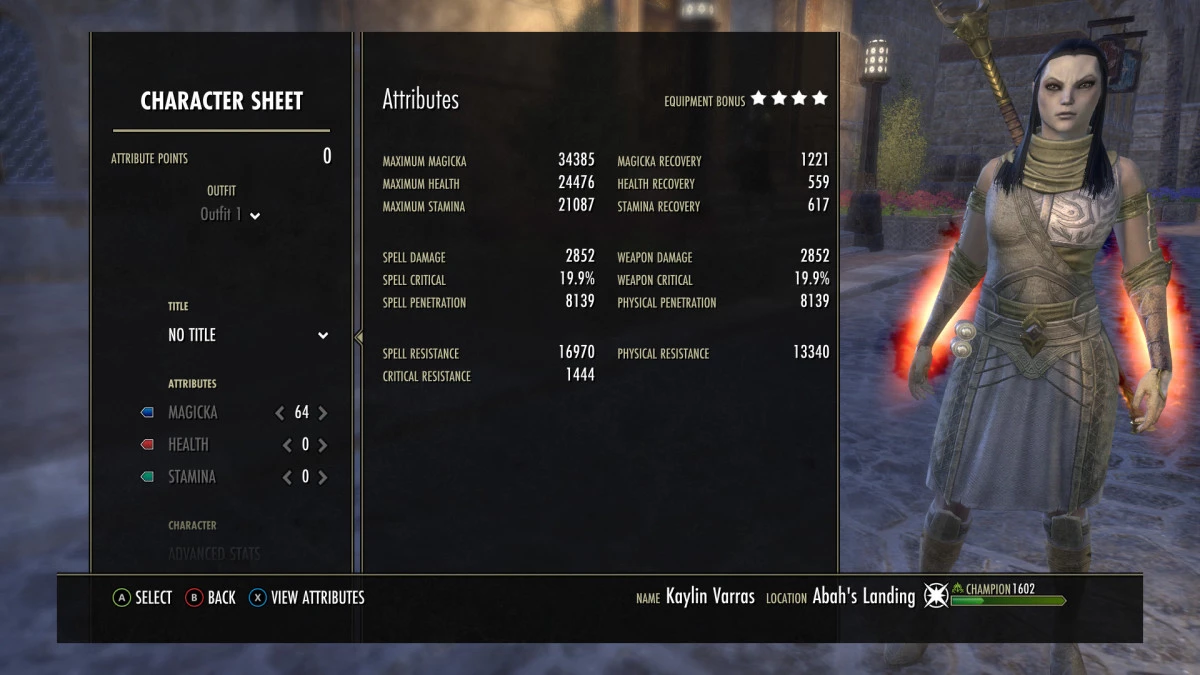Image resolution: width=1200 pixels, height=675 pixels.
Task: Increase Health attribute with right arrow
Action: pyautogui.click(x=323, y=445)
